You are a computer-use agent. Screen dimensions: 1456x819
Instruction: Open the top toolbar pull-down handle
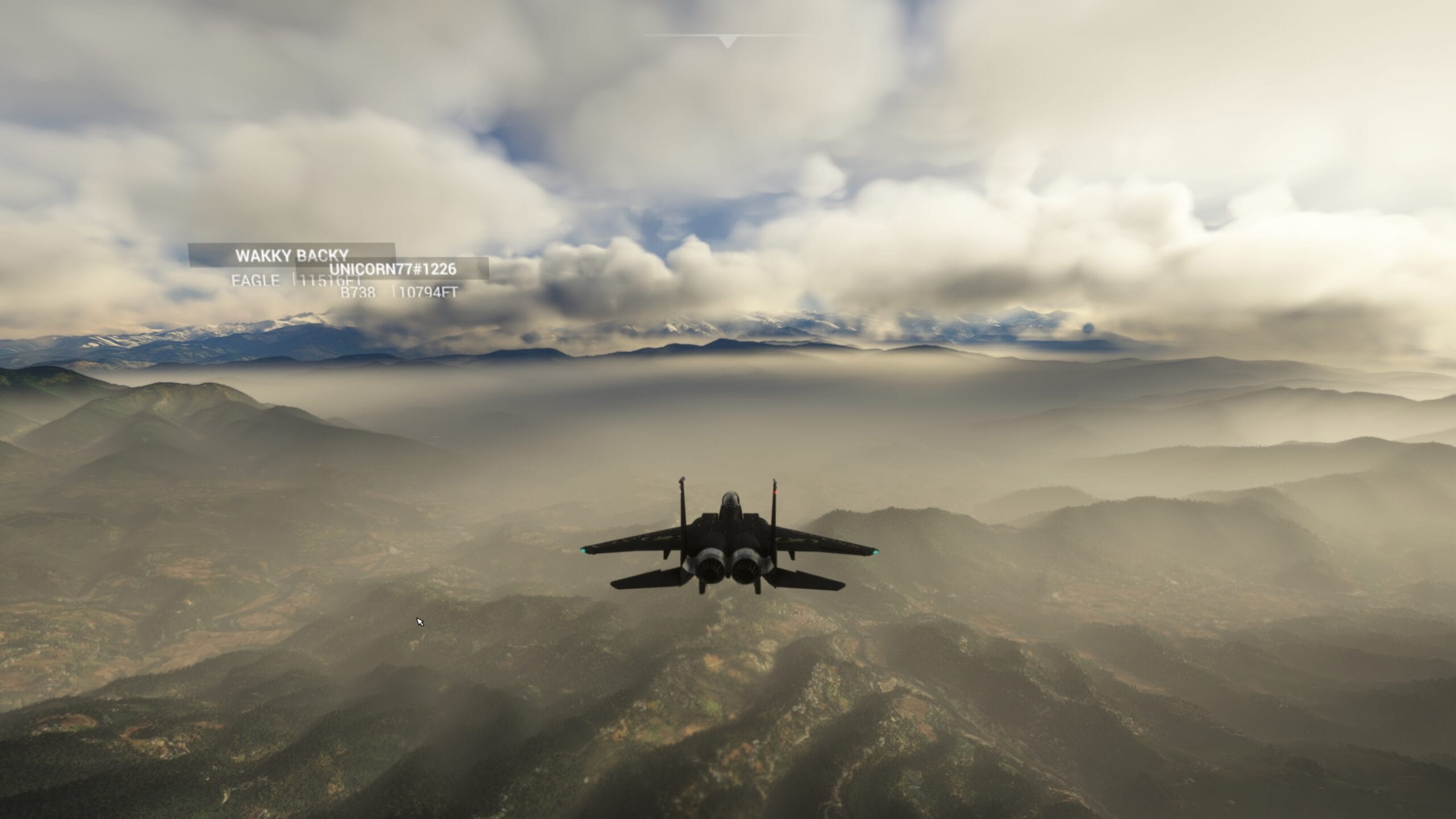pos(727,41)
